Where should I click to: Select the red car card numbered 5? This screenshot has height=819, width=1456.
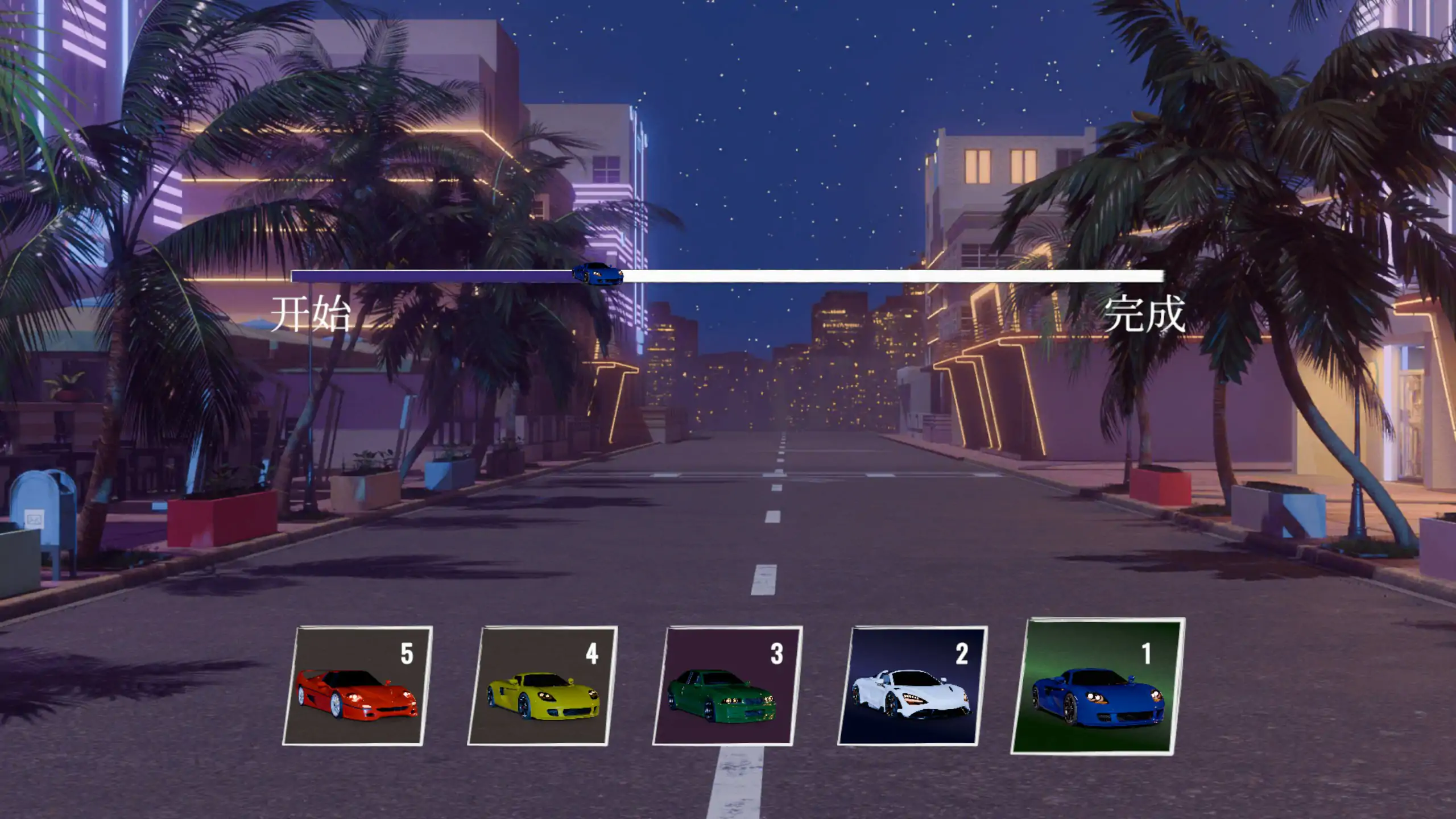(357, 686)
